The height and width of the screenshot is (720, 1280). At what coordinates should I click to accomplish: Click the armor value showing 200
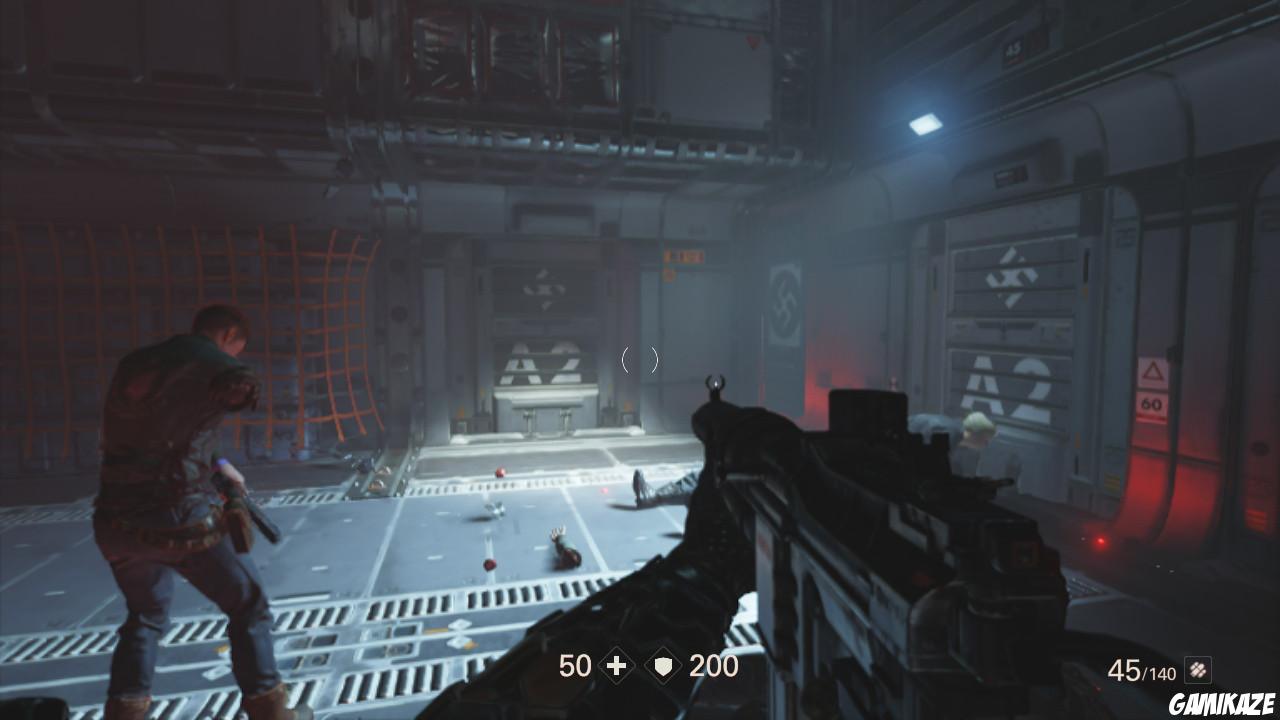click(712, 666)
